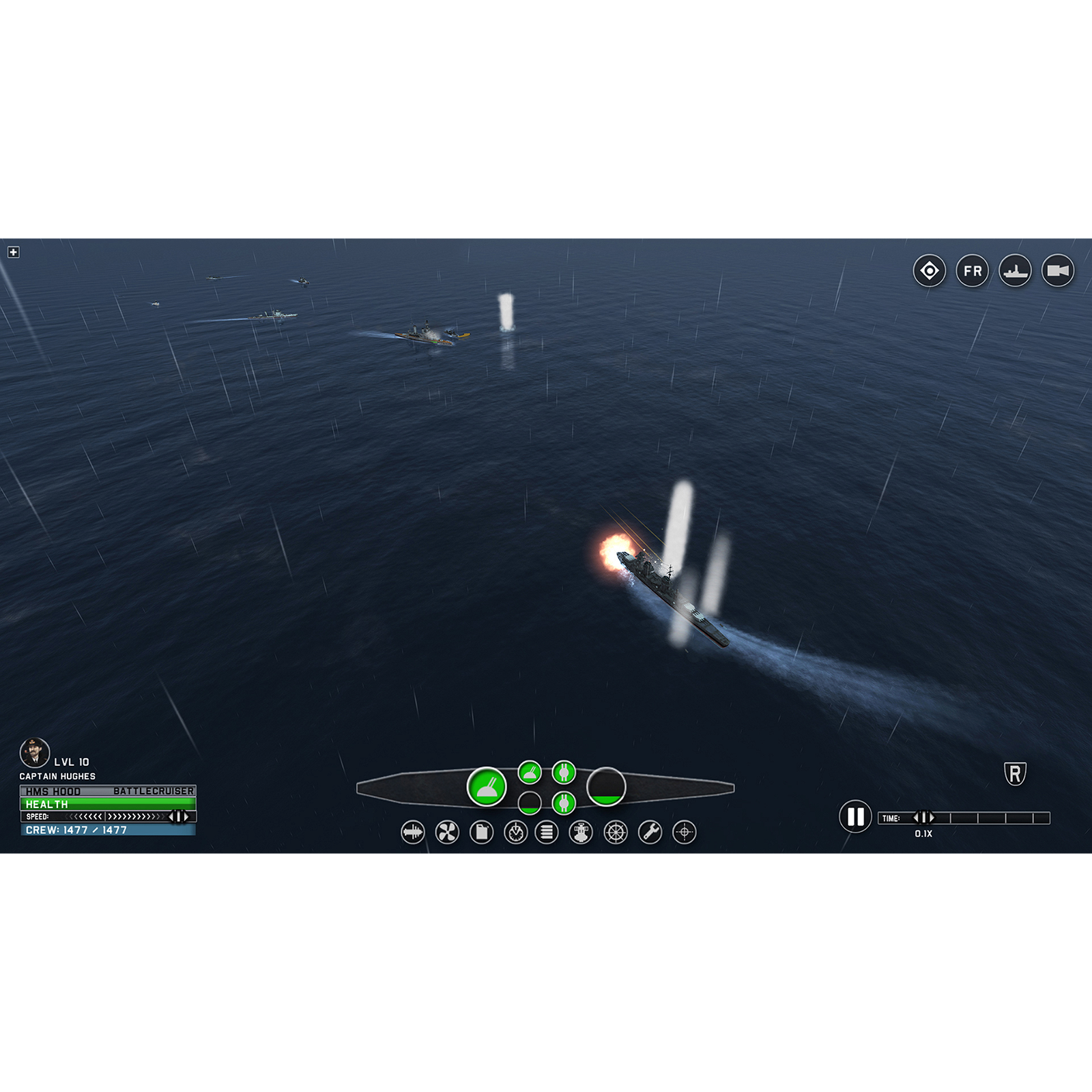
Task: Click the ship's helm wheel icon
Action: pos(616,833)
